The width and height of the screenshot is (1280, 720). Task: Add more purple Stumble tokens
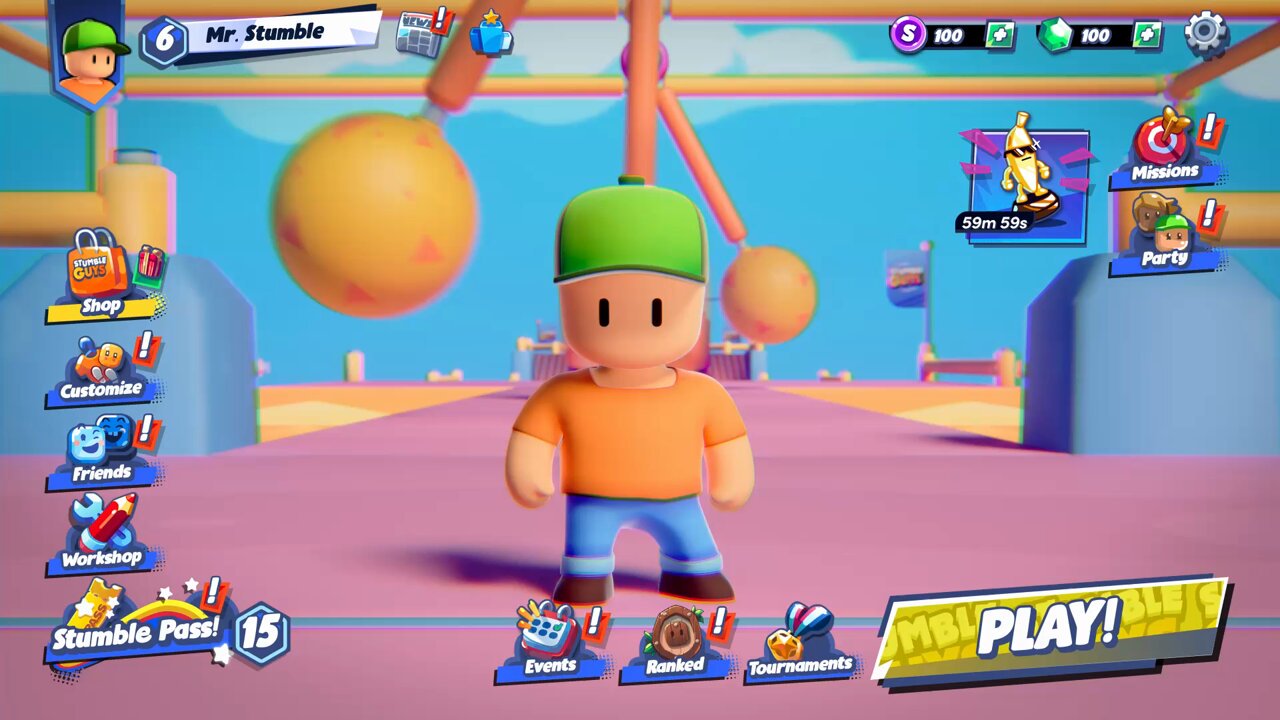click(999, 35)
